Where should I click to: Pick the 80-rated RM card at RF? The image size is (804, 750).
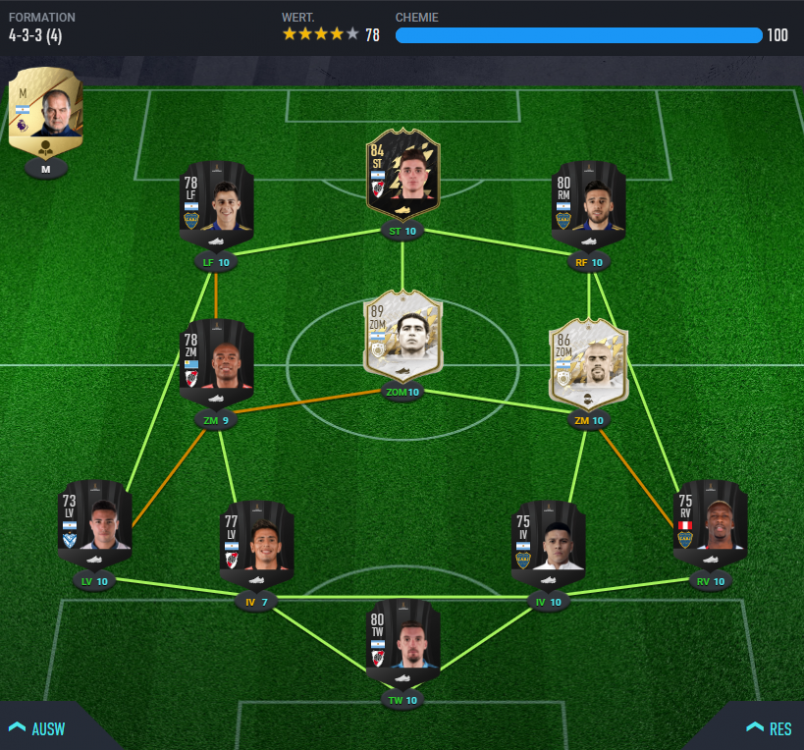pyautogui.click(x=588, y=206)
